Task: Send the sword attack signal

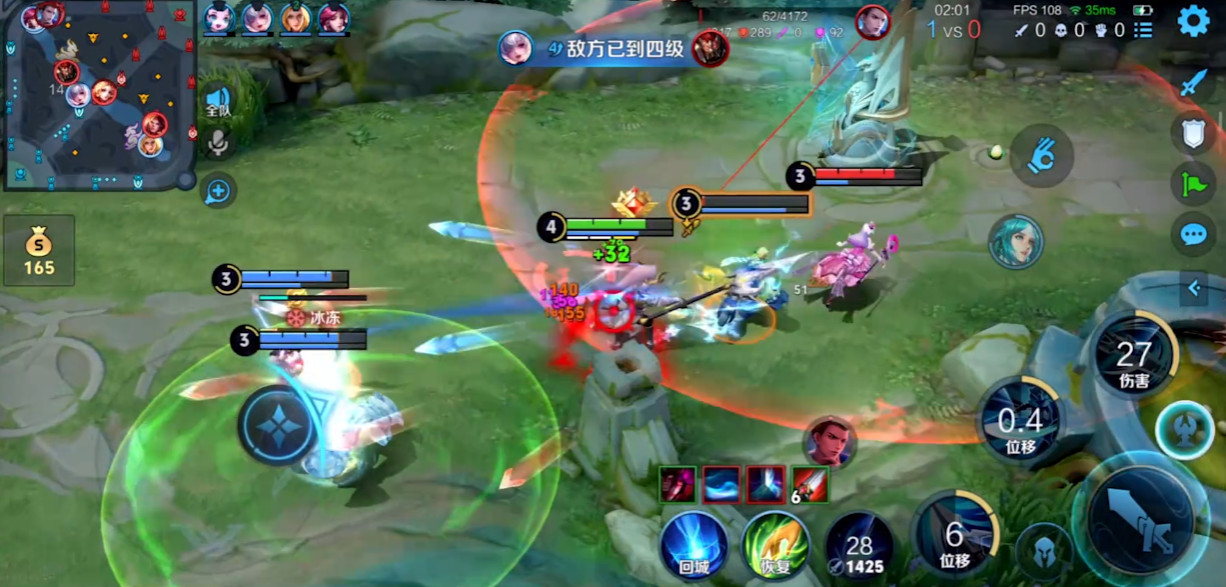Action: [1193, 83]
